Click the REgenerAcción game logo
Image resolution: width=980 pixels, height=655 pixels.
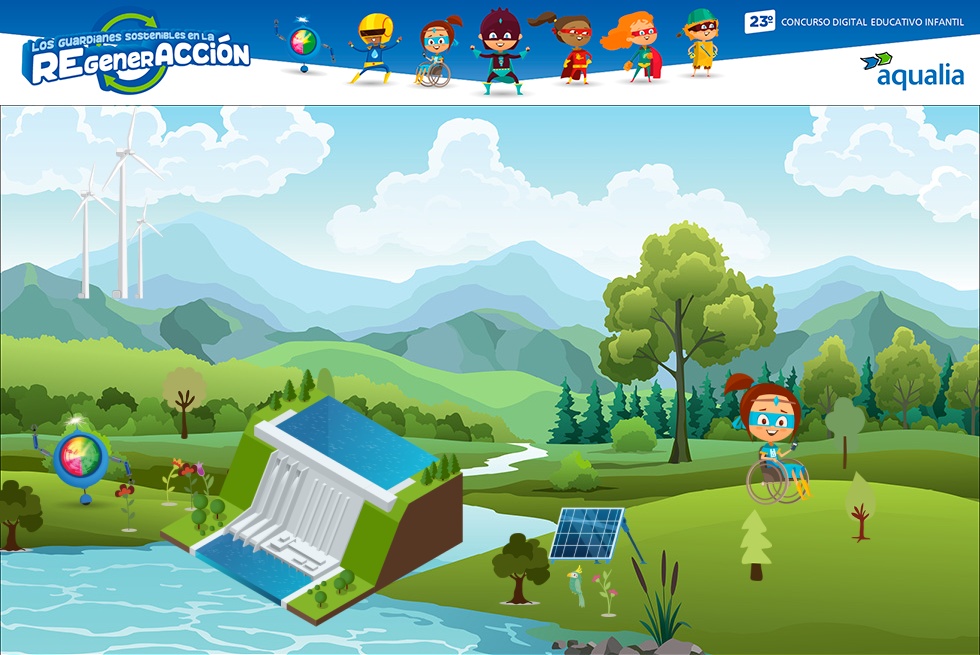click(x=137, y=53)
